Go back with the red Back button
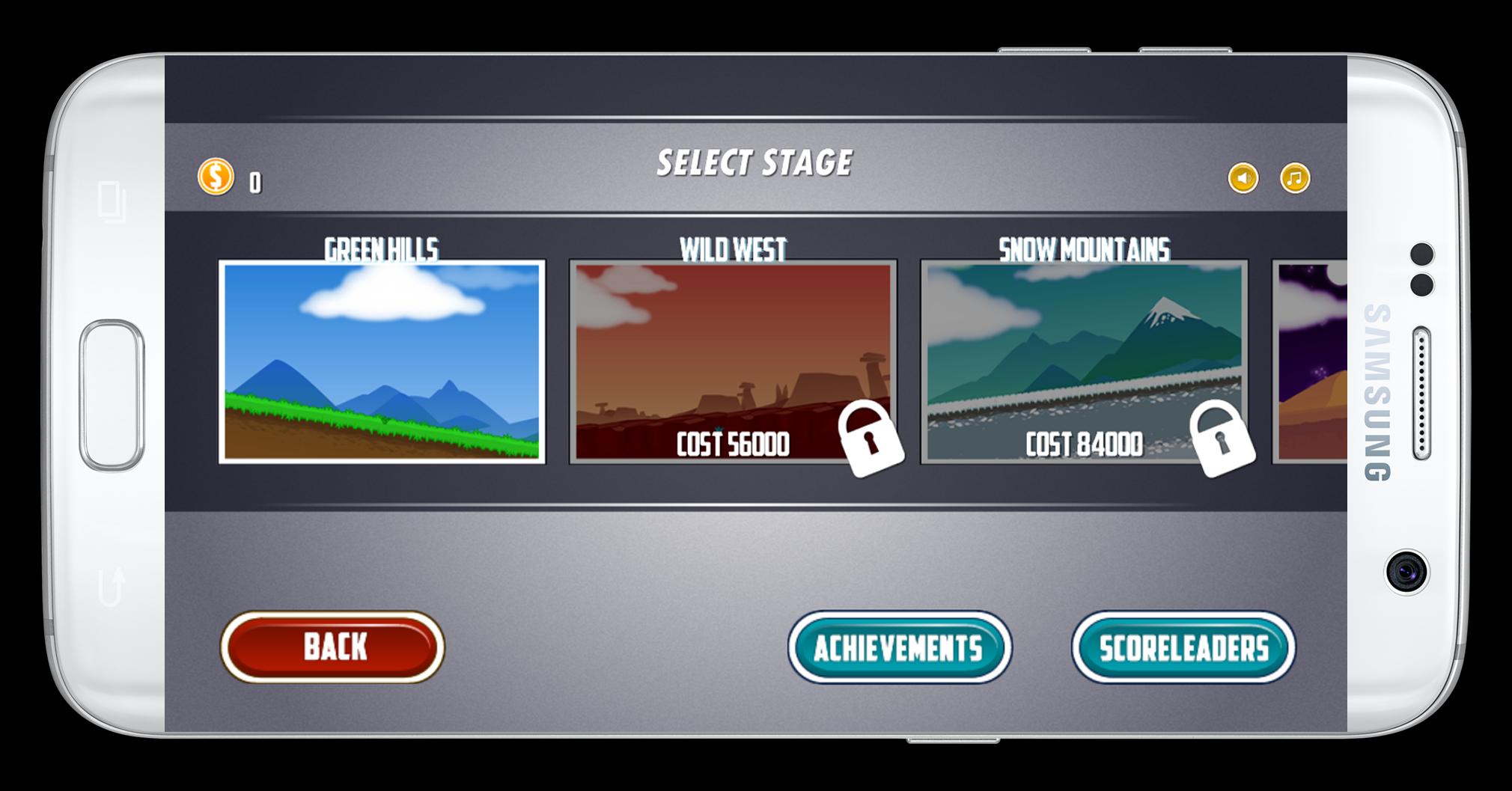Viewport: 1512px width, 791px height. (x=333, y=647)
